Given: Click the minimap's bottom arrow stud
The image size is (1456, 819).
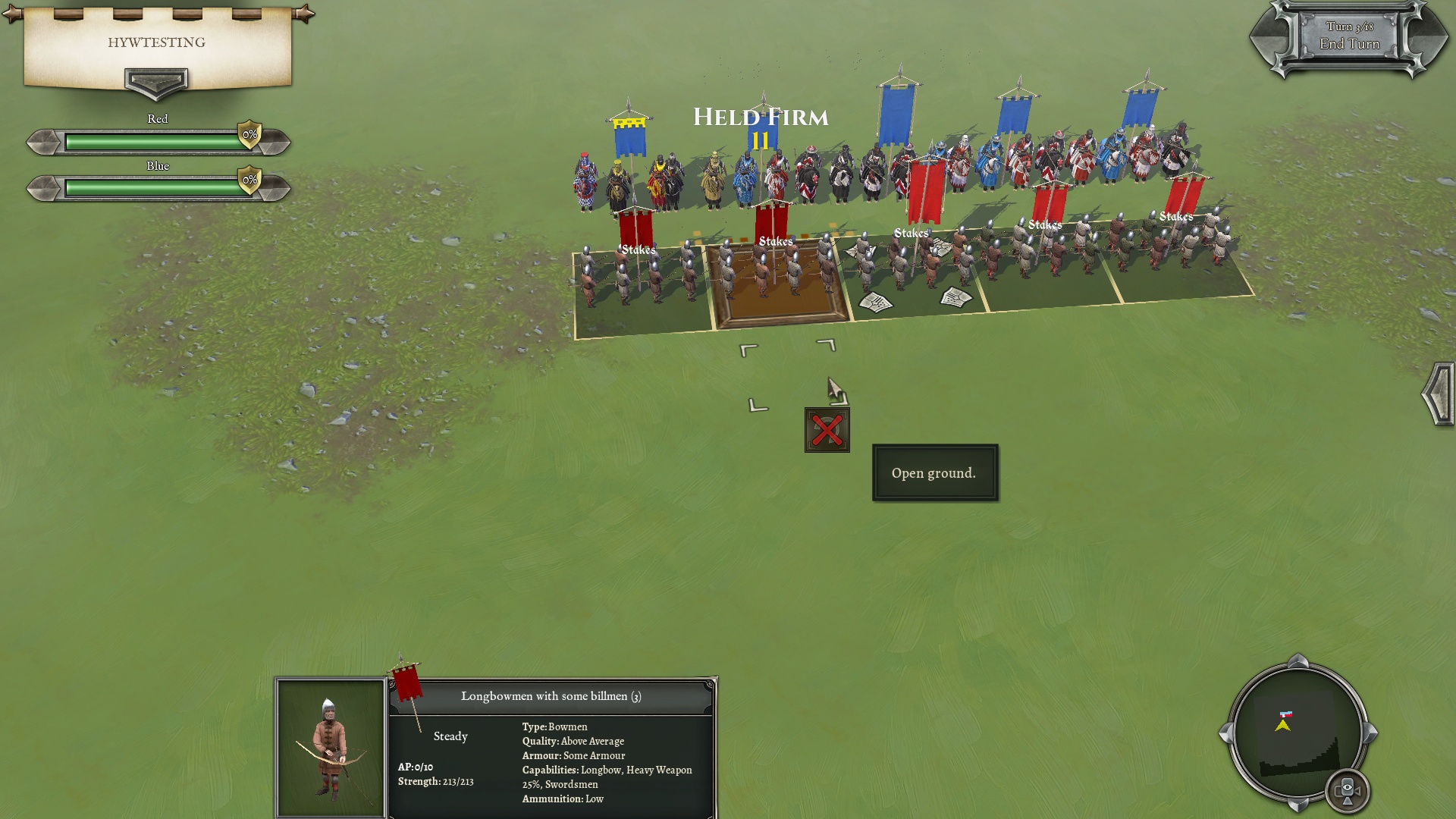Looking at the screenshot, I should click(x=1298, y=804).
